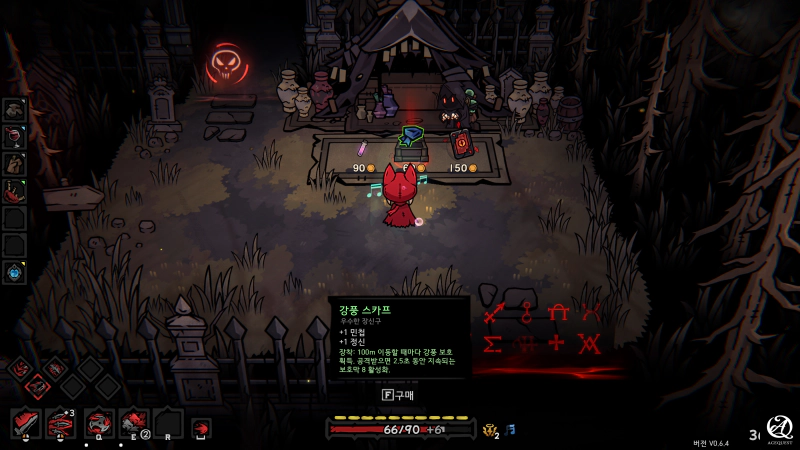Select the highlighted red diamond rune slot
This screenshot has width=800, height=450.
[38, 385]
